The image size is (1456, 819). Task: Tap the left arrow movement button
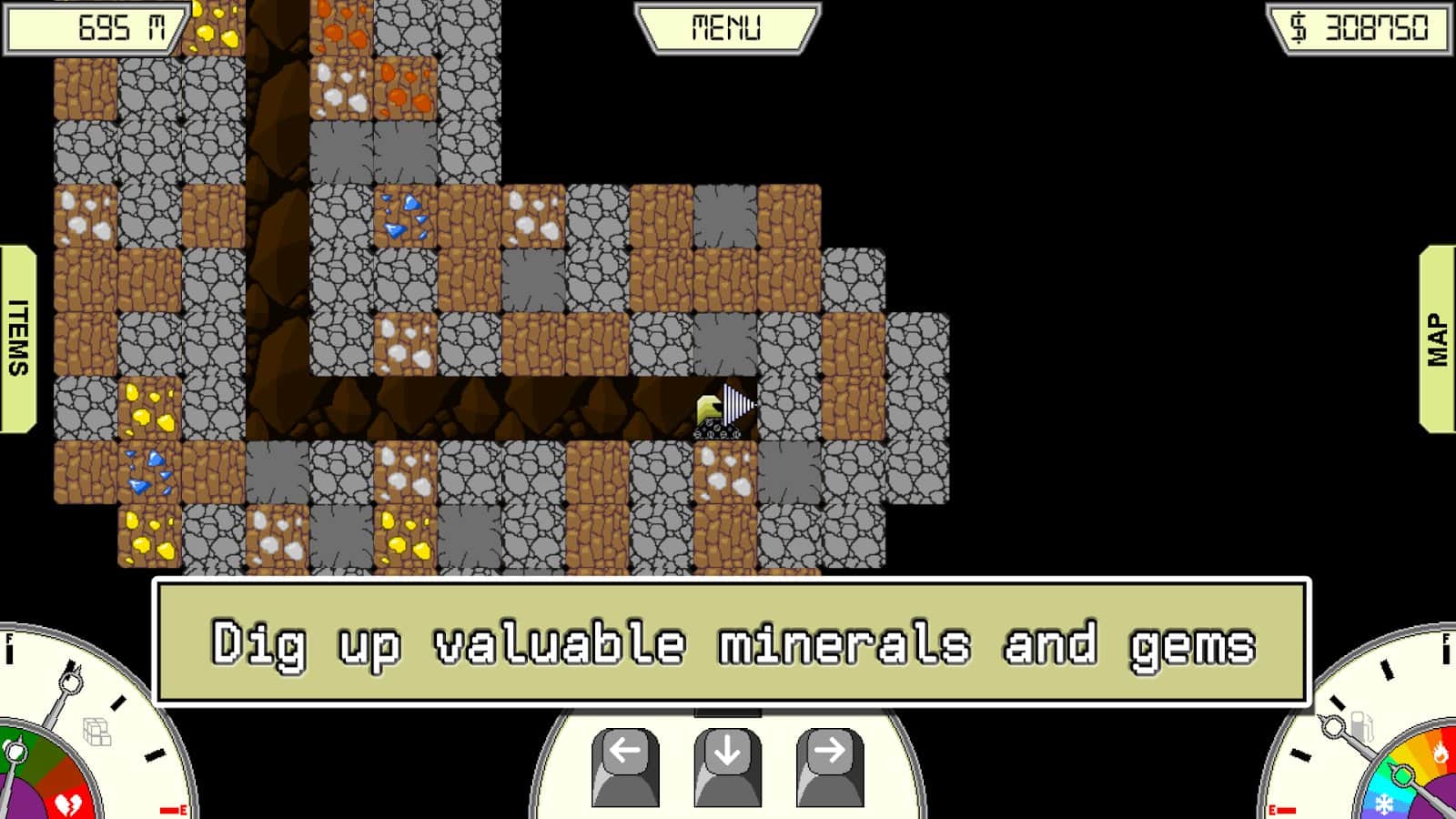[625, 764]
